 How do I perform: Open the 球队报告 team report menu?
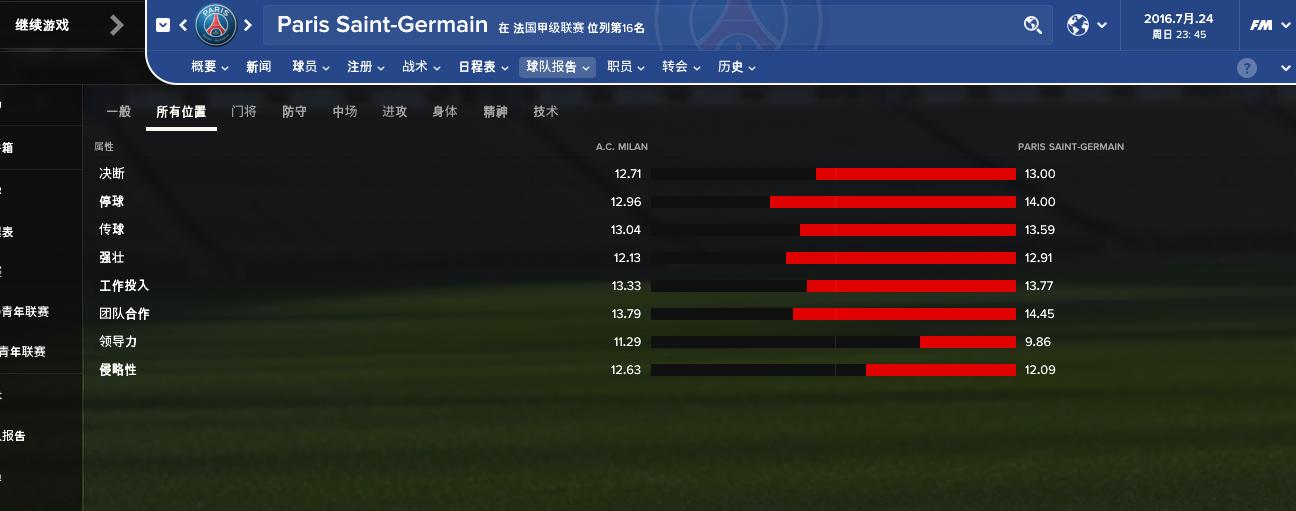[x=557, y=67]
